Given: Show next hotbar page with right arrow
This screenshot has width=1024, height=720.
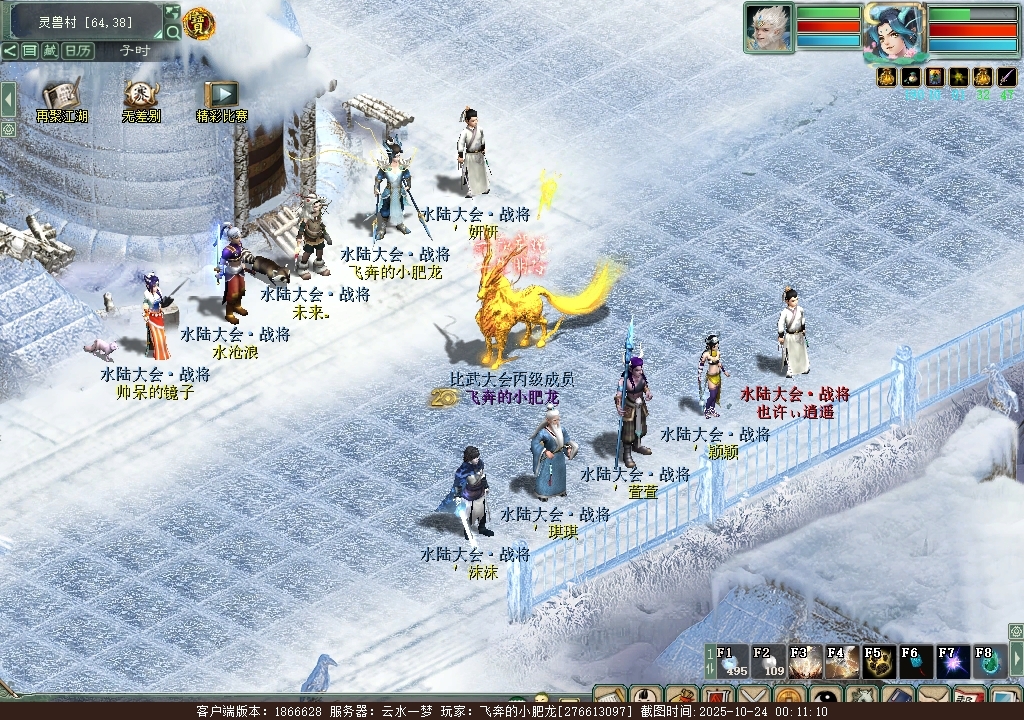Looking at the screenshot, I should (x=1016, y=658).
